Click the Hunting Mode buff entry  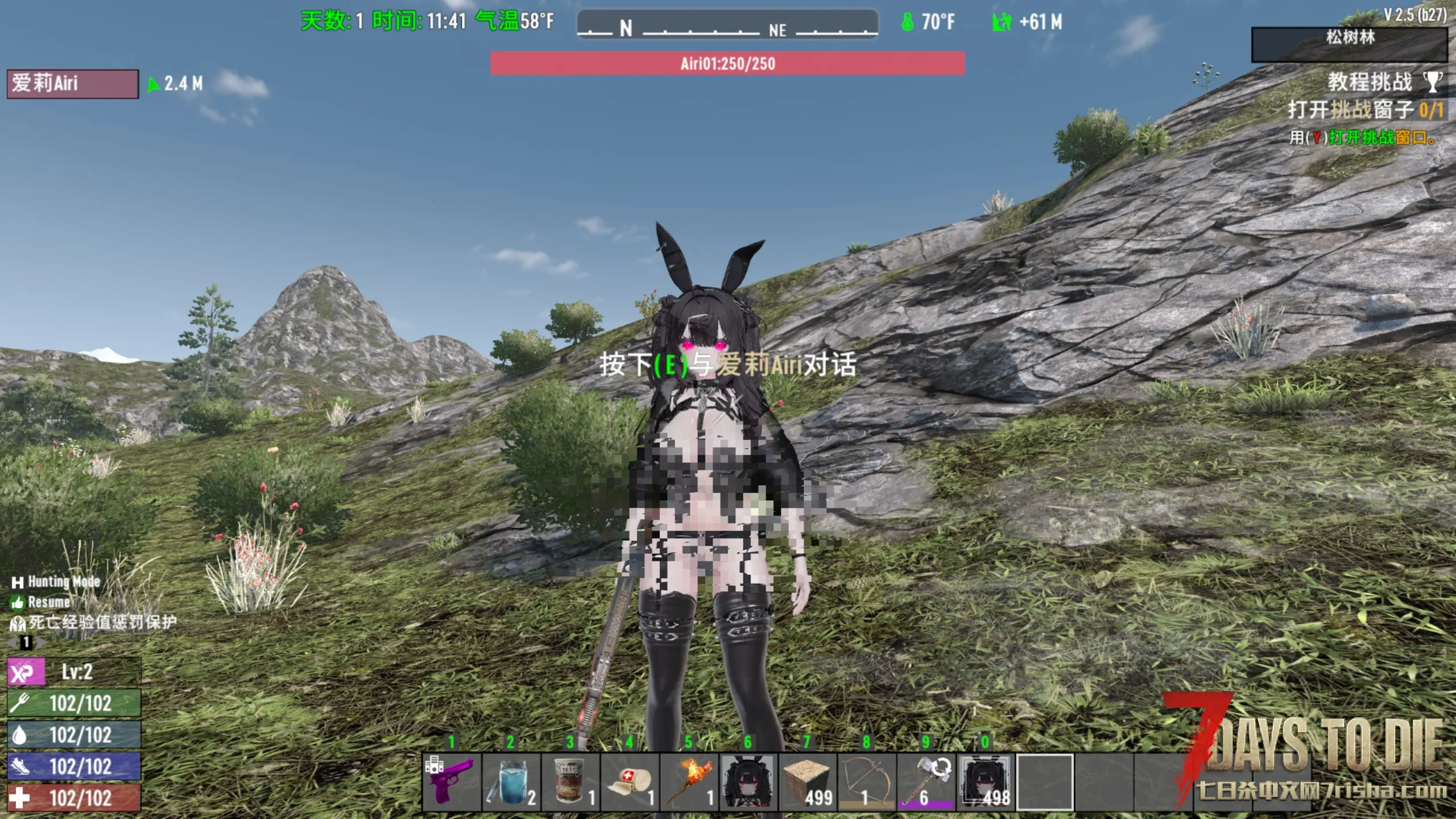tap(56, 582)
